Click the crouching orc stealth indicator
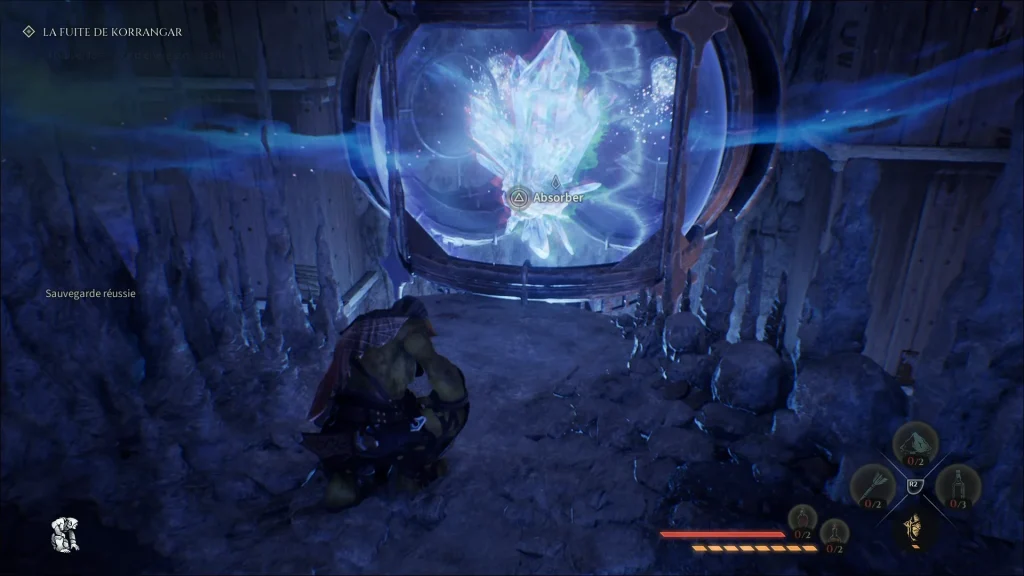 point(65,536)
